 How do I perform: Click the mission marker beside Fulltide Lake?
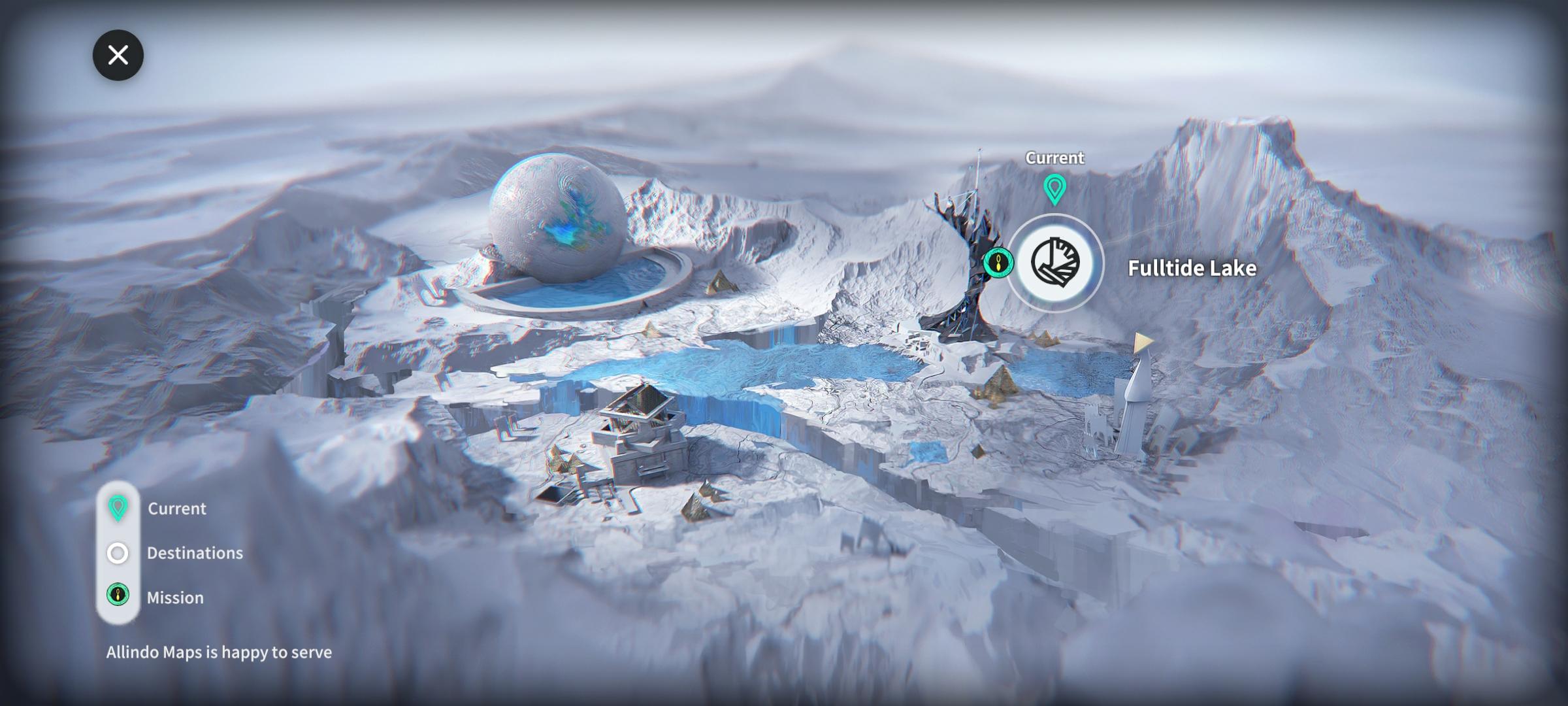pyautogui.click(x=998, y=263)
